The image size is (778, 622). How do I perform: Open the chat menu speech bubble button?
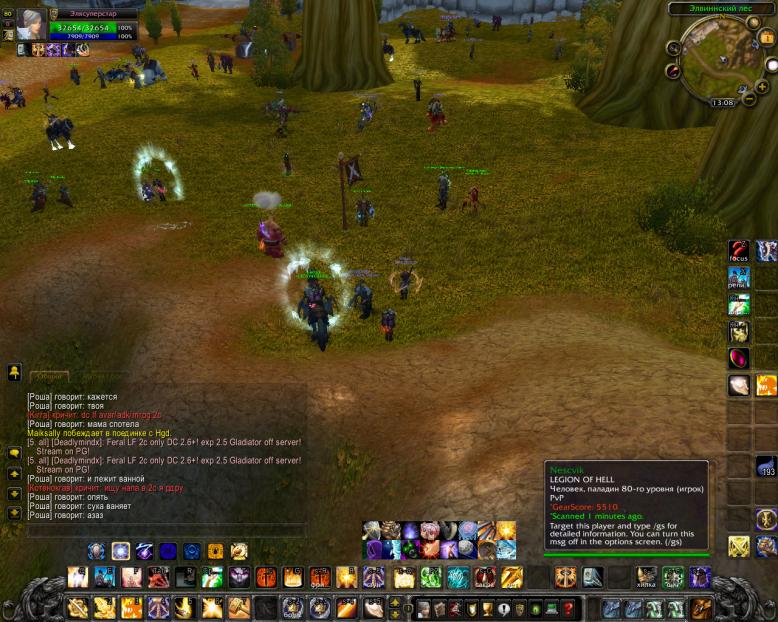click(x=14, y=453)
